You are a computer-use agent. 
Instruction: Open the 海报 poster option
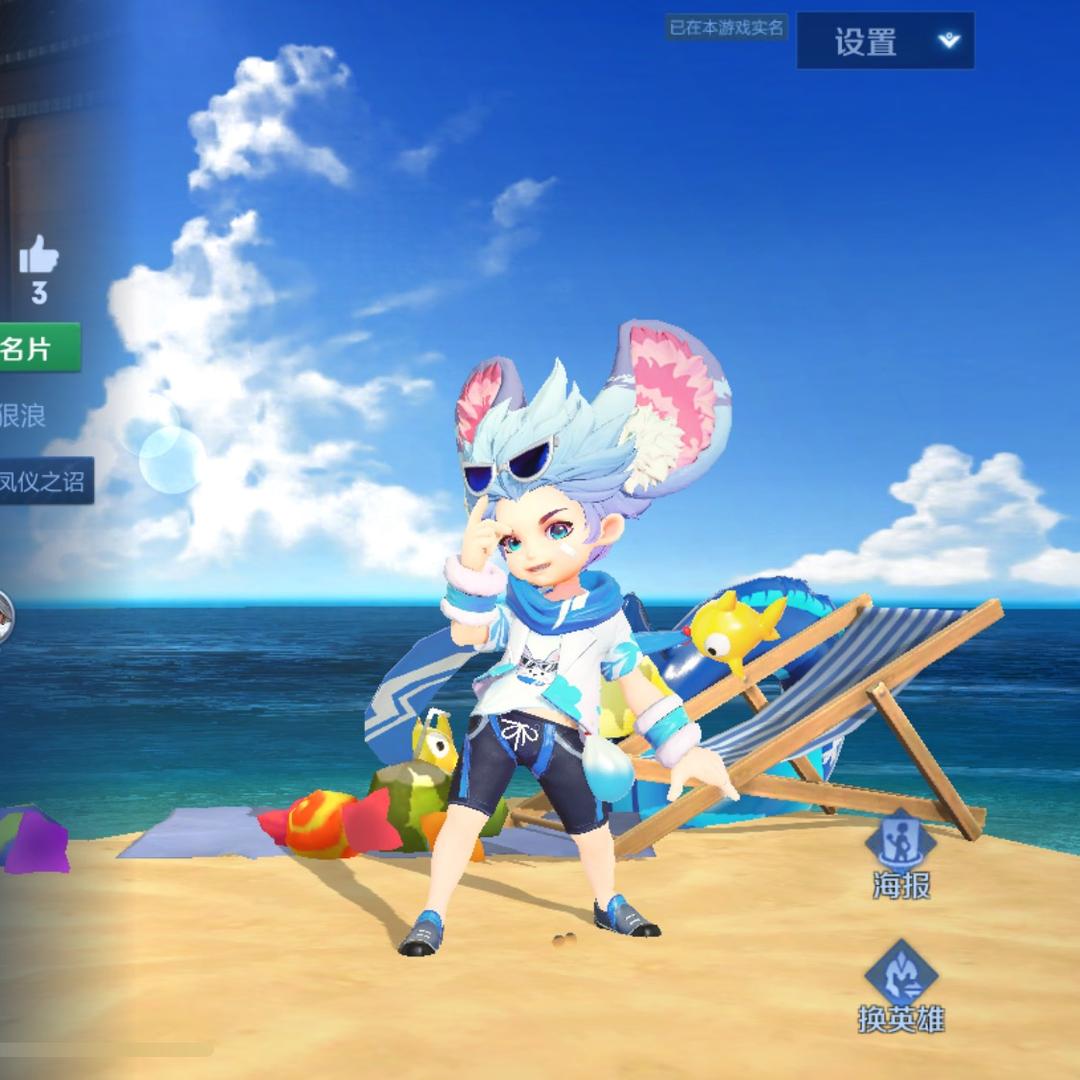[900, 856]
